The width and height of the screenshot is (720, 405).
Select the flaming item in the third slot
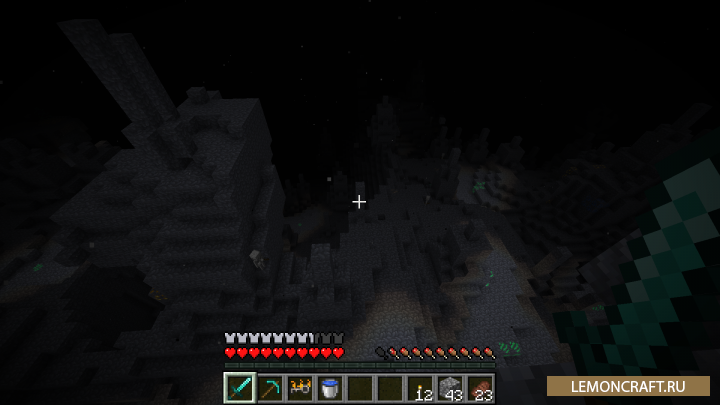(299, 388)
